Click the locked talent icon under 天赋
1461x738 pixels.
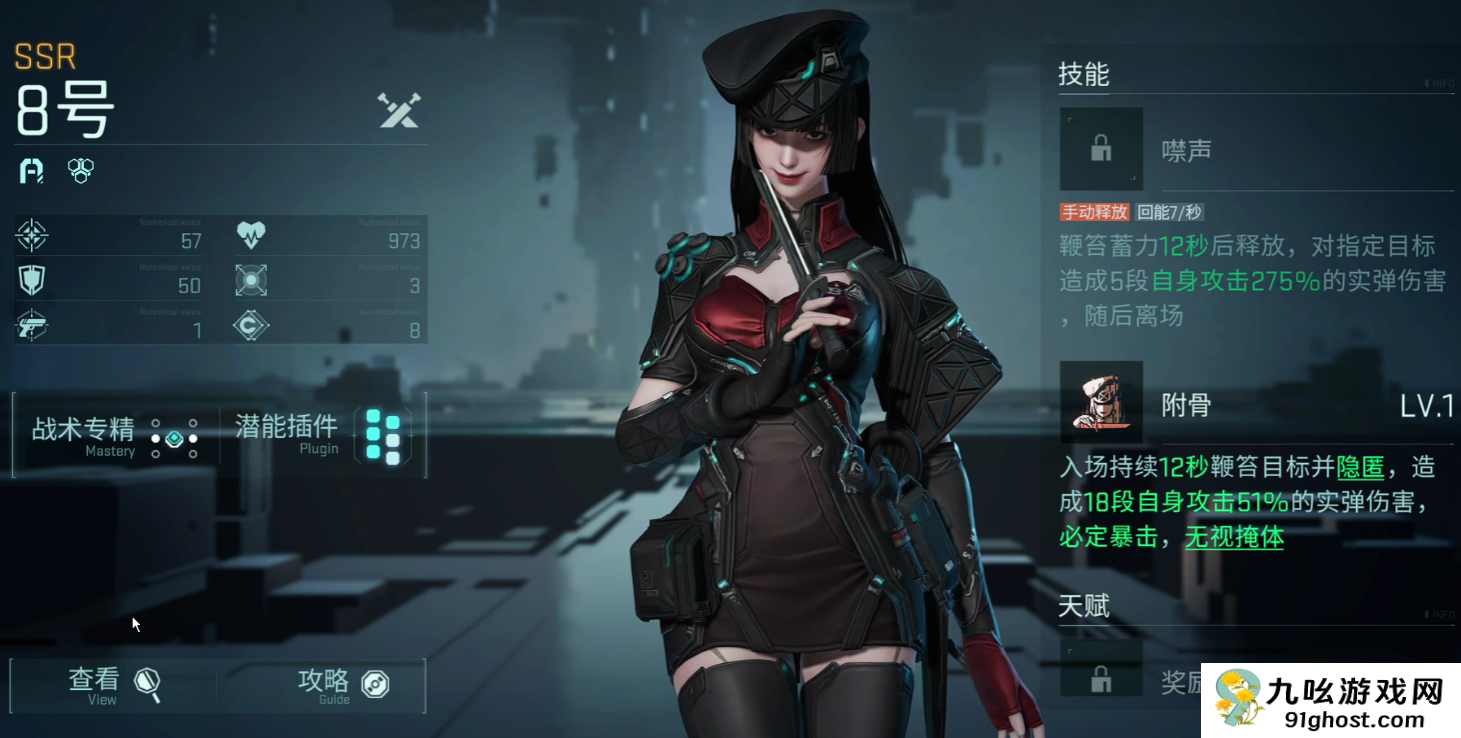1101,679
